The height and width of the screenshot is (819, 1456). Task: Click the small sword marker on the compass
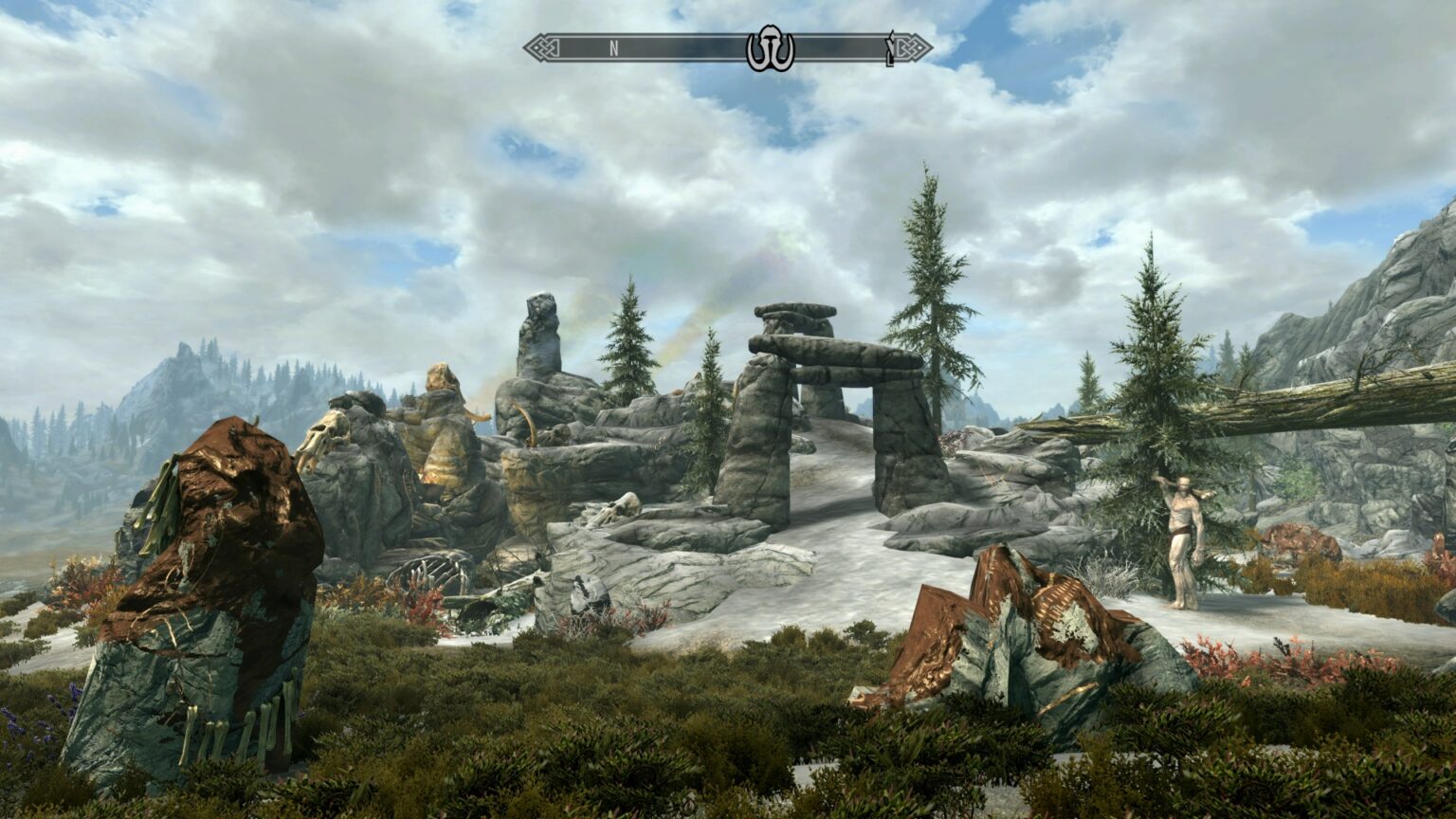coord(890,47)
